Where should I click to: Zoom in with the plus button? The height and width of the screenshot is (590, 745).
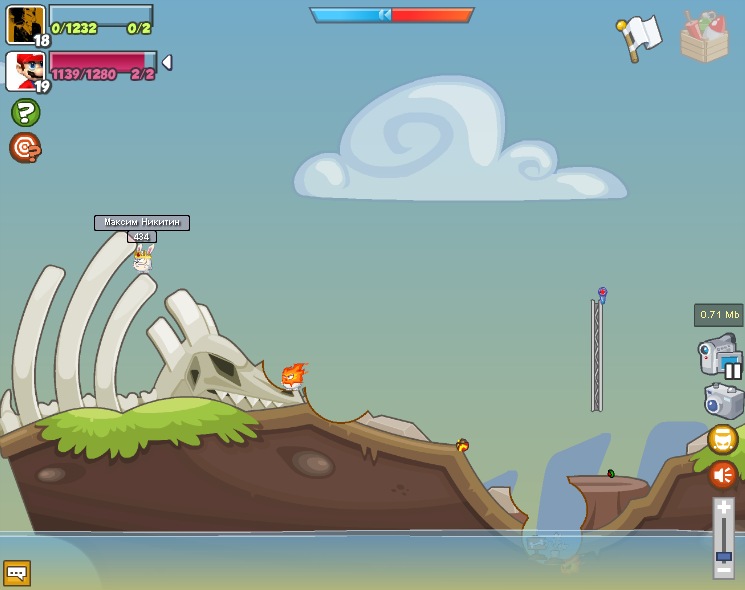[x=723, y=508]
